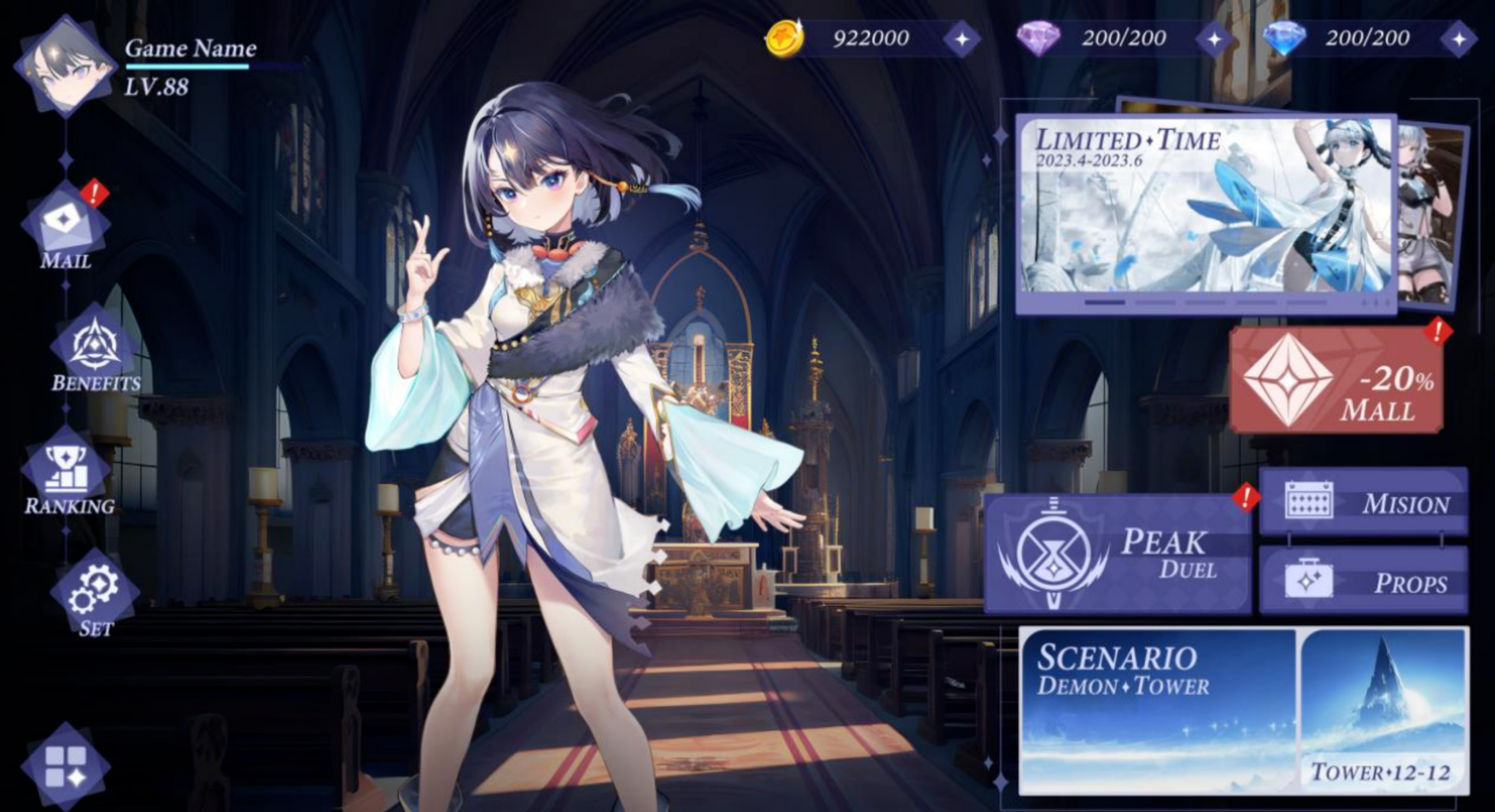Open the Set settings gear

tap(95, 592)
